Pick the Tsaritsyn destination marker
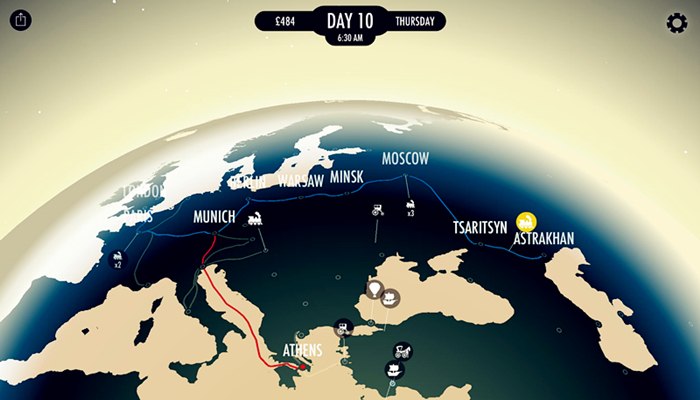Image resolution: width=700 pixels, height=400 pixels. 480,227
